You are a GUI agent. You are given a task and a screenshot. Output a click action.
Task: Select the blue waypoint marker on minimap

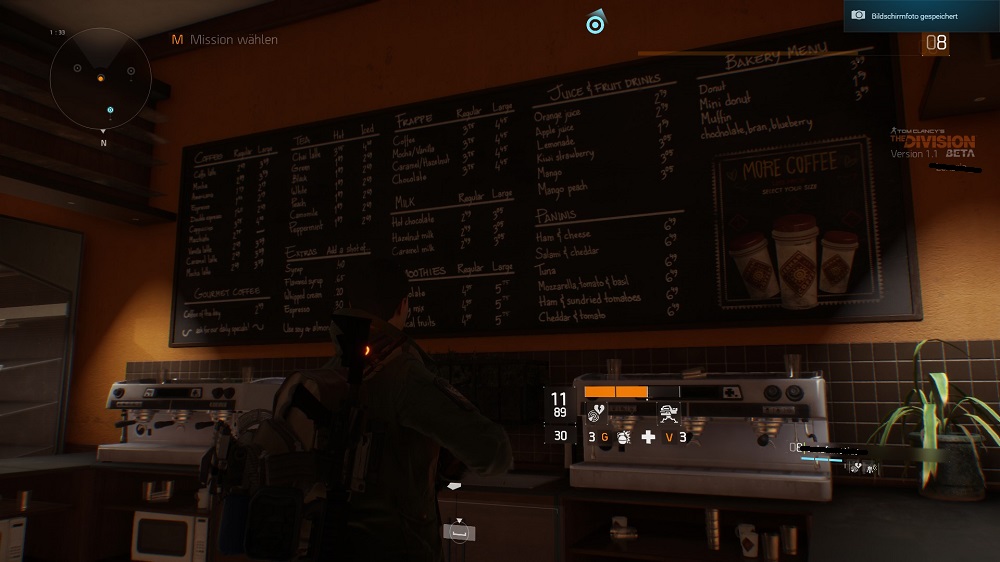coord(110,109)
